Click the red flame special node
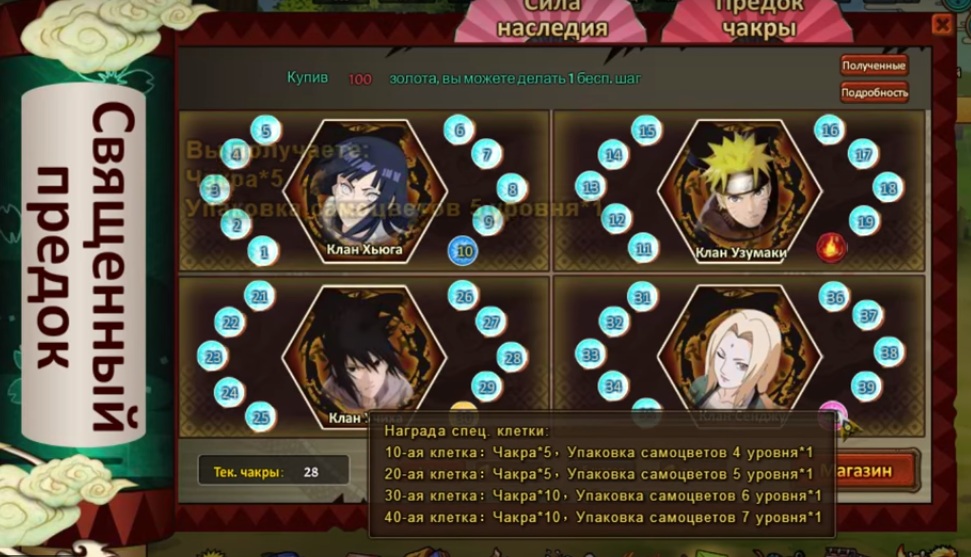Viewport: 971px width, 557px height. [x=831, y=247]
